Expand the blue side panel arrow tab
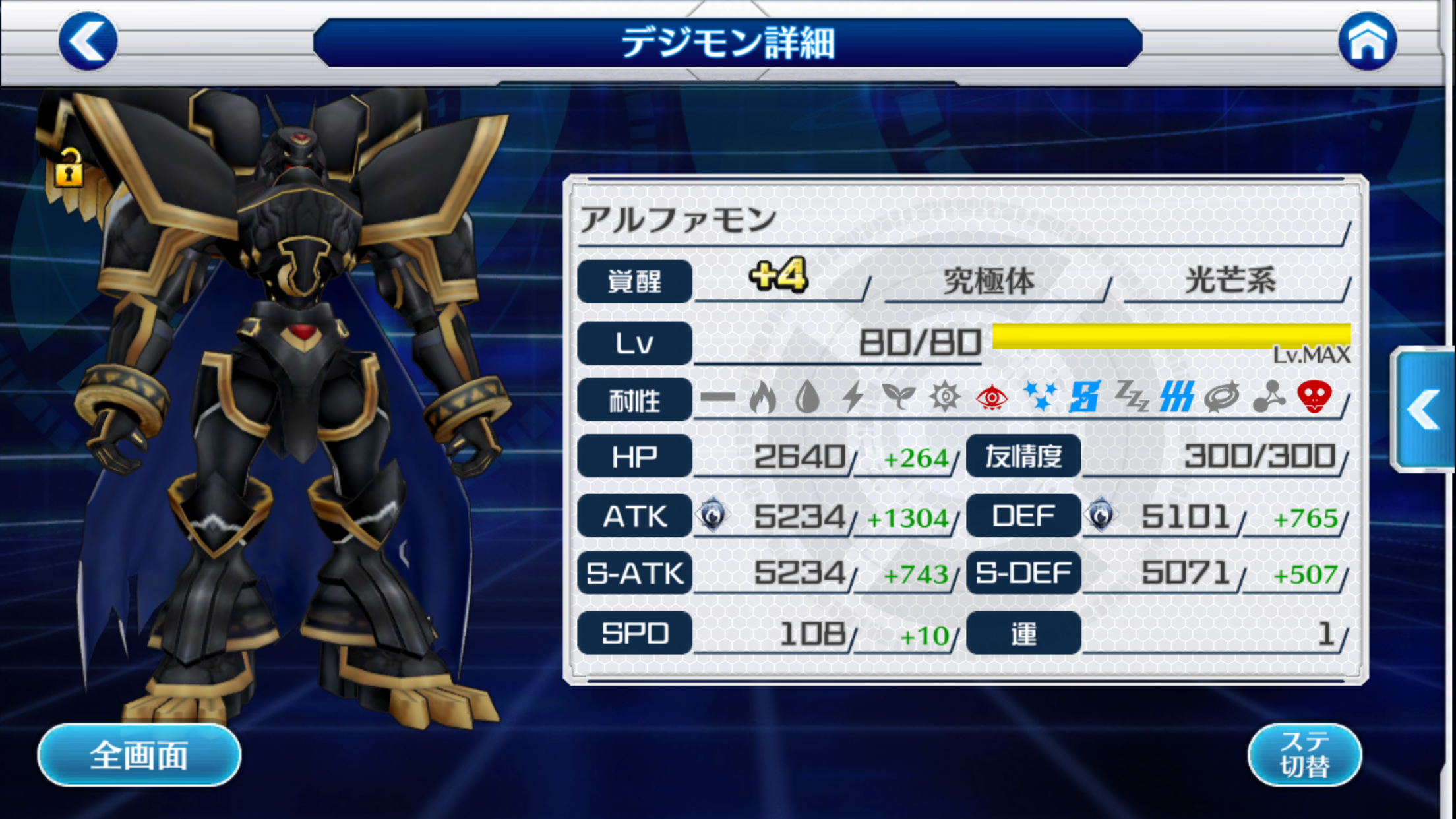 coord(1424,410)
